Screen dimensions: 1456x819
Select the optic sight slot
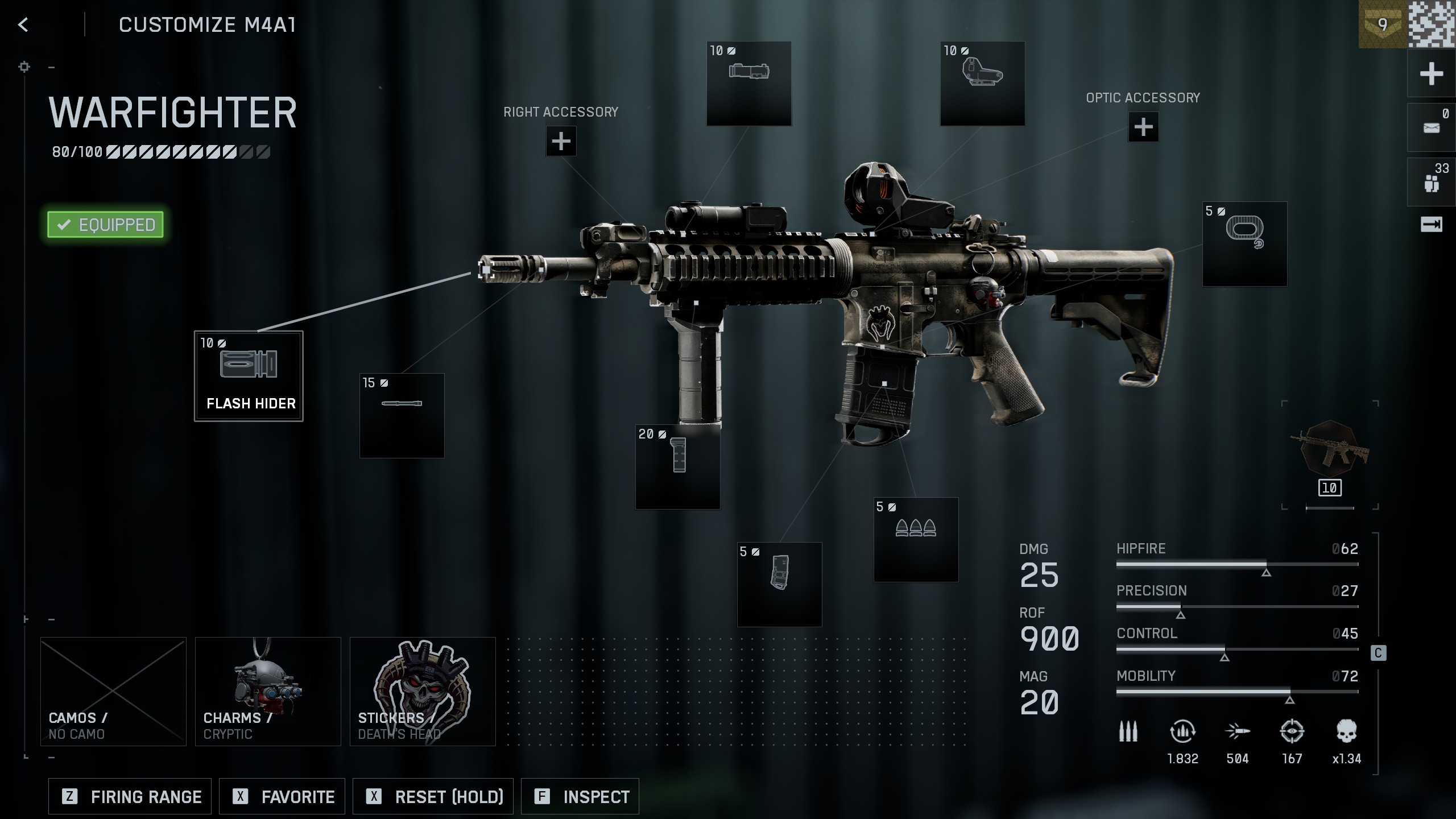click(982, 83)
